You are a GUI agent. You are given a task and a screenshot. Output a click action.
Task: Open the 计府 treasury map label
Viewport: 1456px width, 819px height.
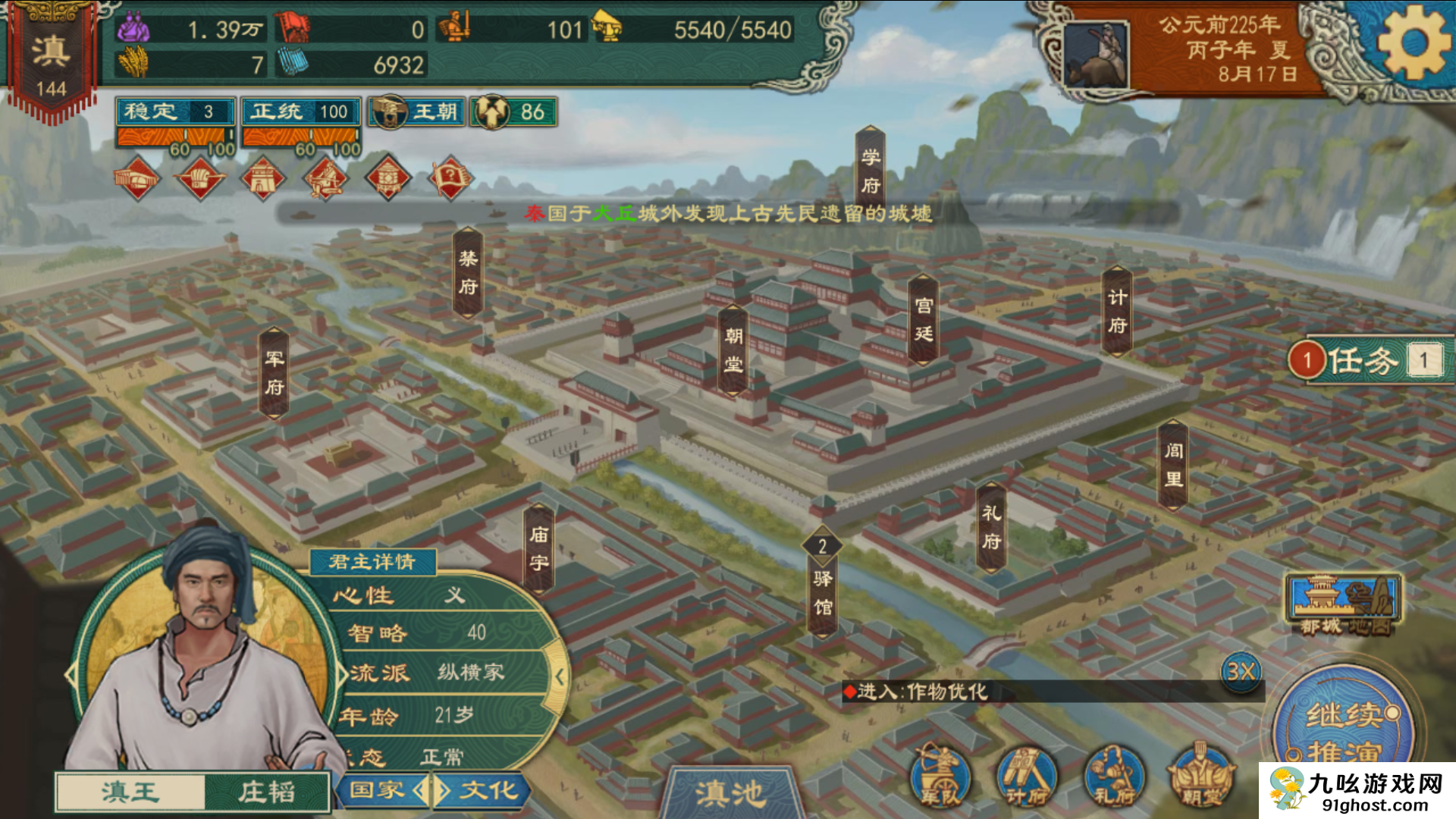(x=1116, y=311)
